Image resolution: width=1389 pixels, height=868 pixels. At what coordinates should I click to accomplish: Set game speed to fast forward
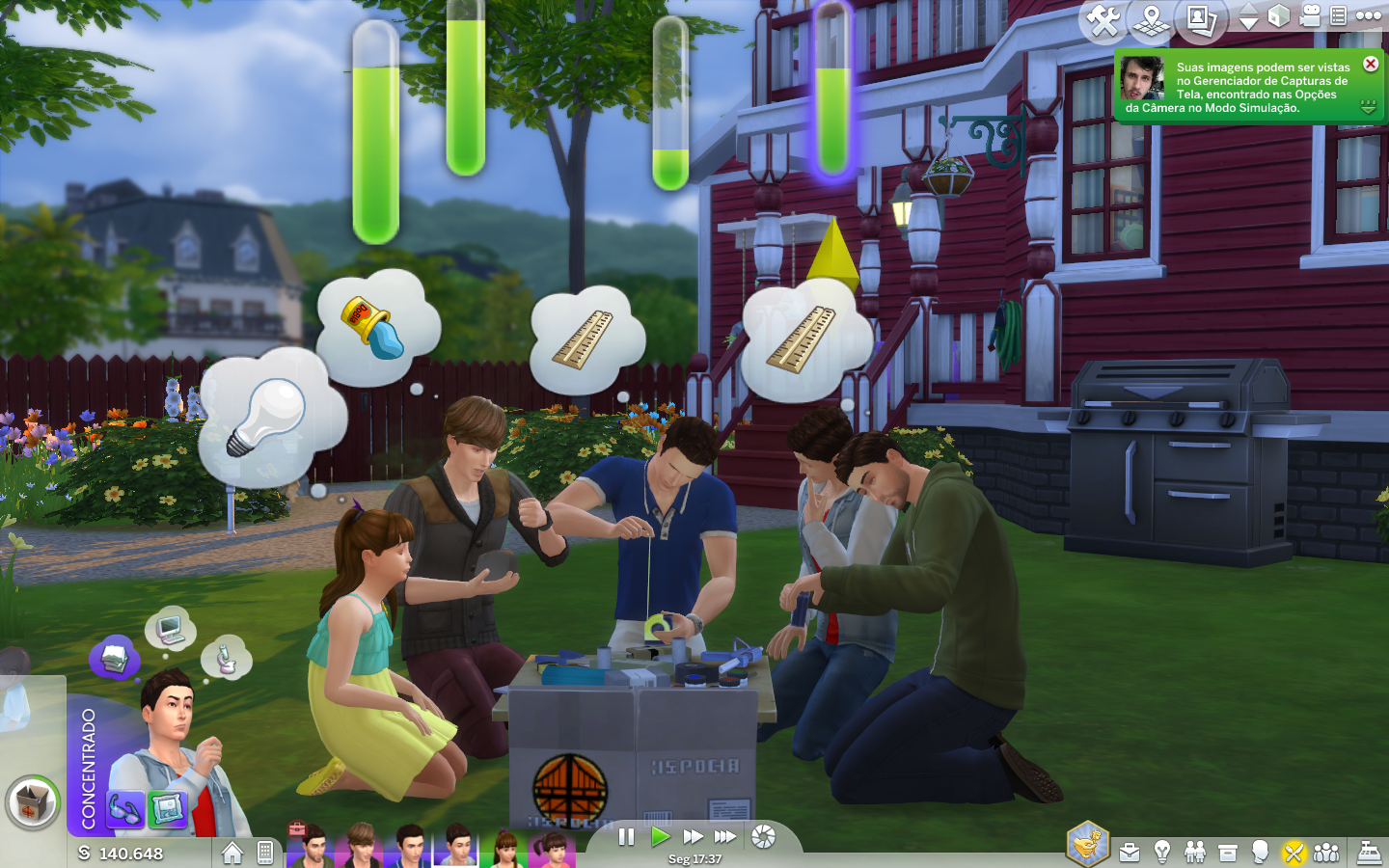693,837
